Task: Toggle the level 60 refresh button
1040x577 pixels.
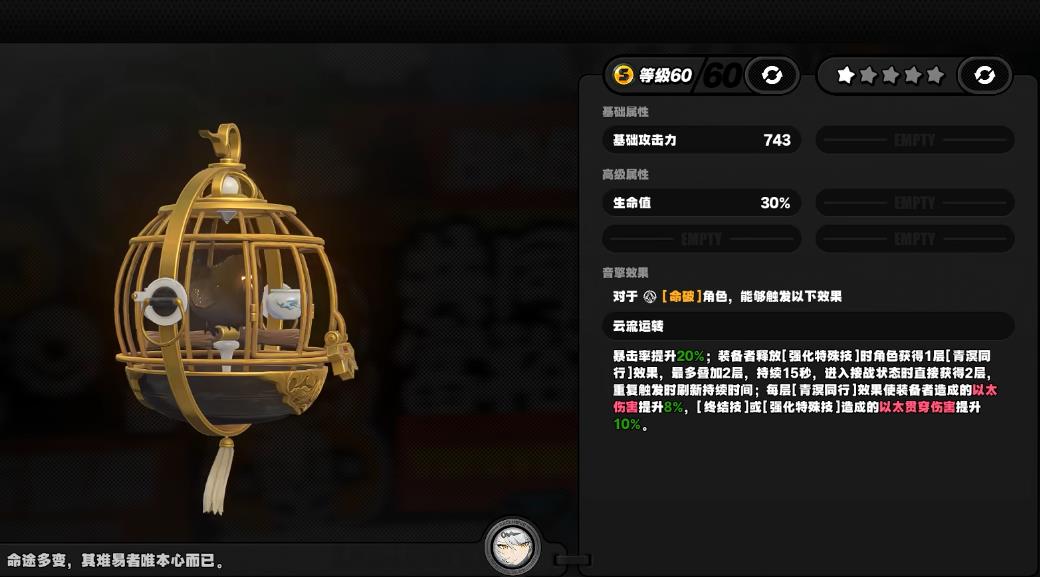Action: pos(772,75)
